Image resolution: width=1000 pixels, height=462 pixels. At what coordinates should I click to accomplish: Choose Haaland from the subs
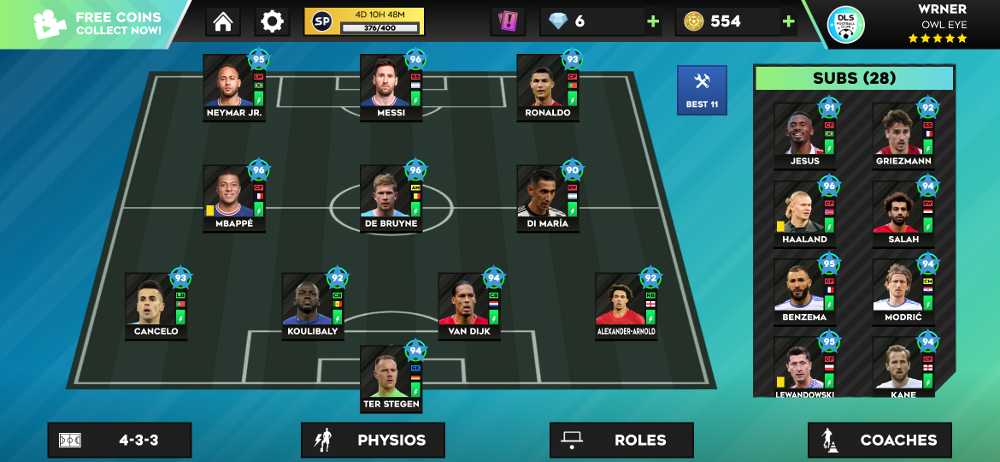804,214
